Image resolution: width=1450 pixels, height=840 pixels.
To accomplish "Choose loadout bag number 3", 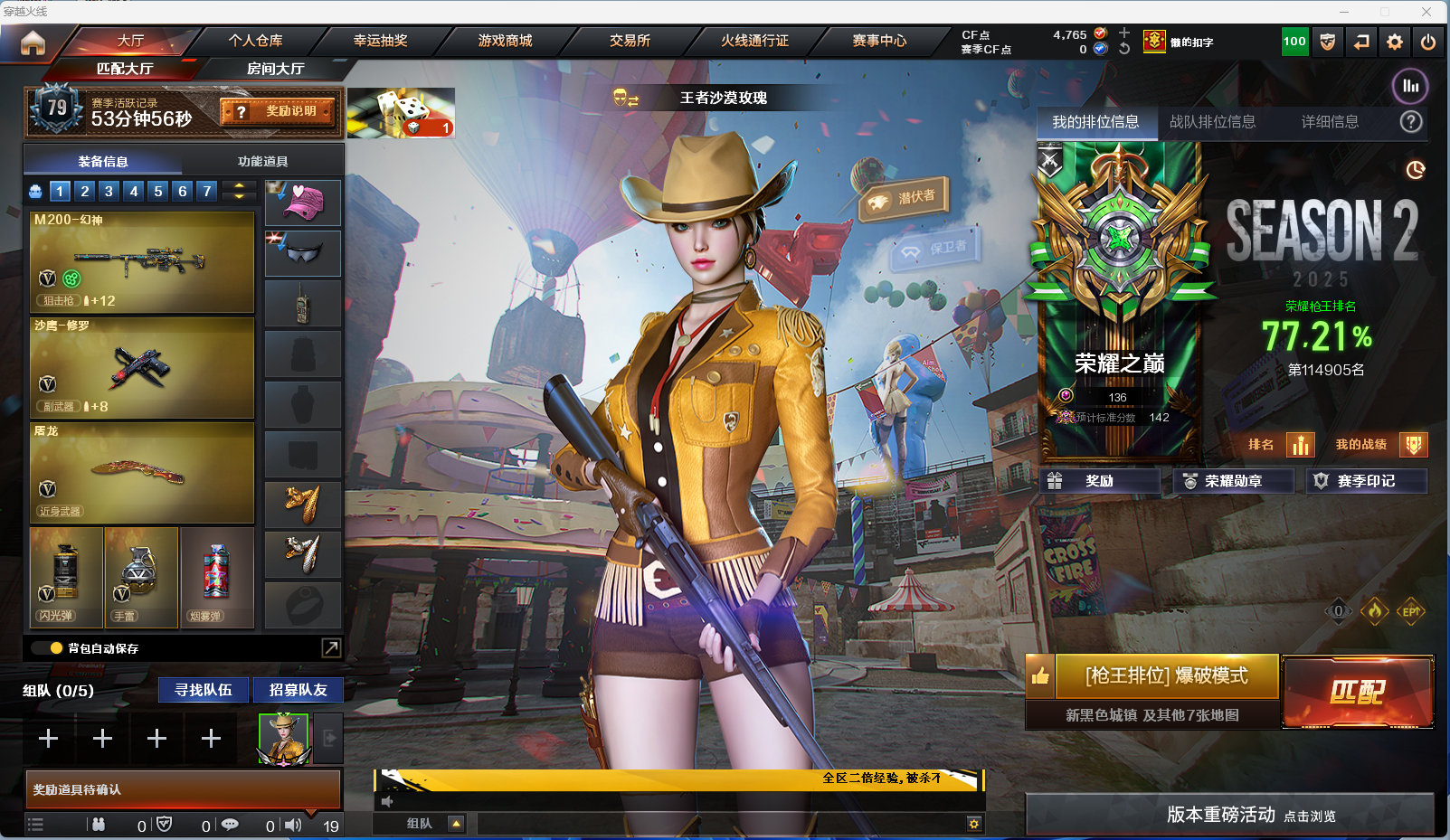I will point(109,191).
